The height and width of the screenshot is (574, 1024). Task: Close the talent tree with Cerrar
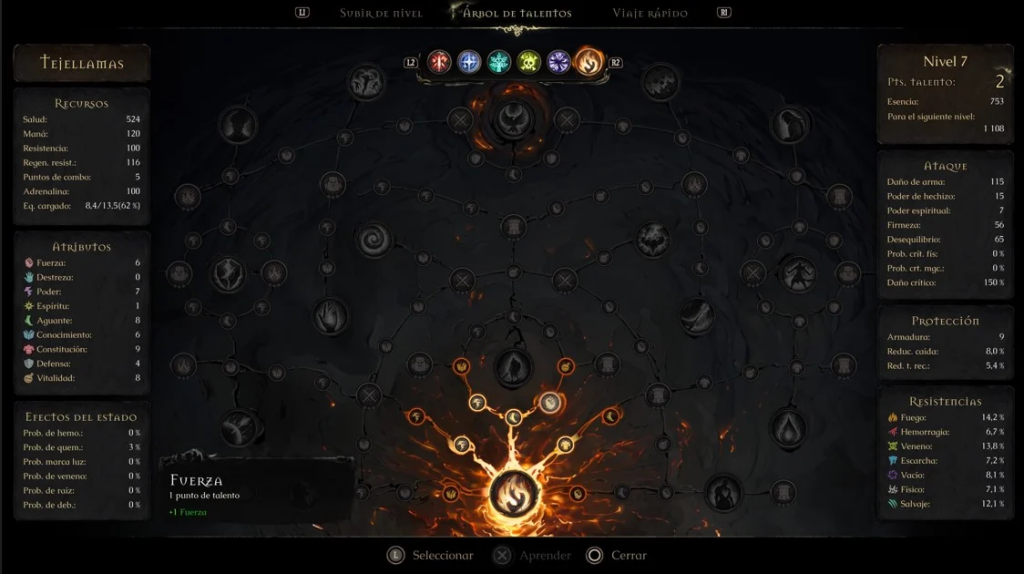click(x=617, y=555)
